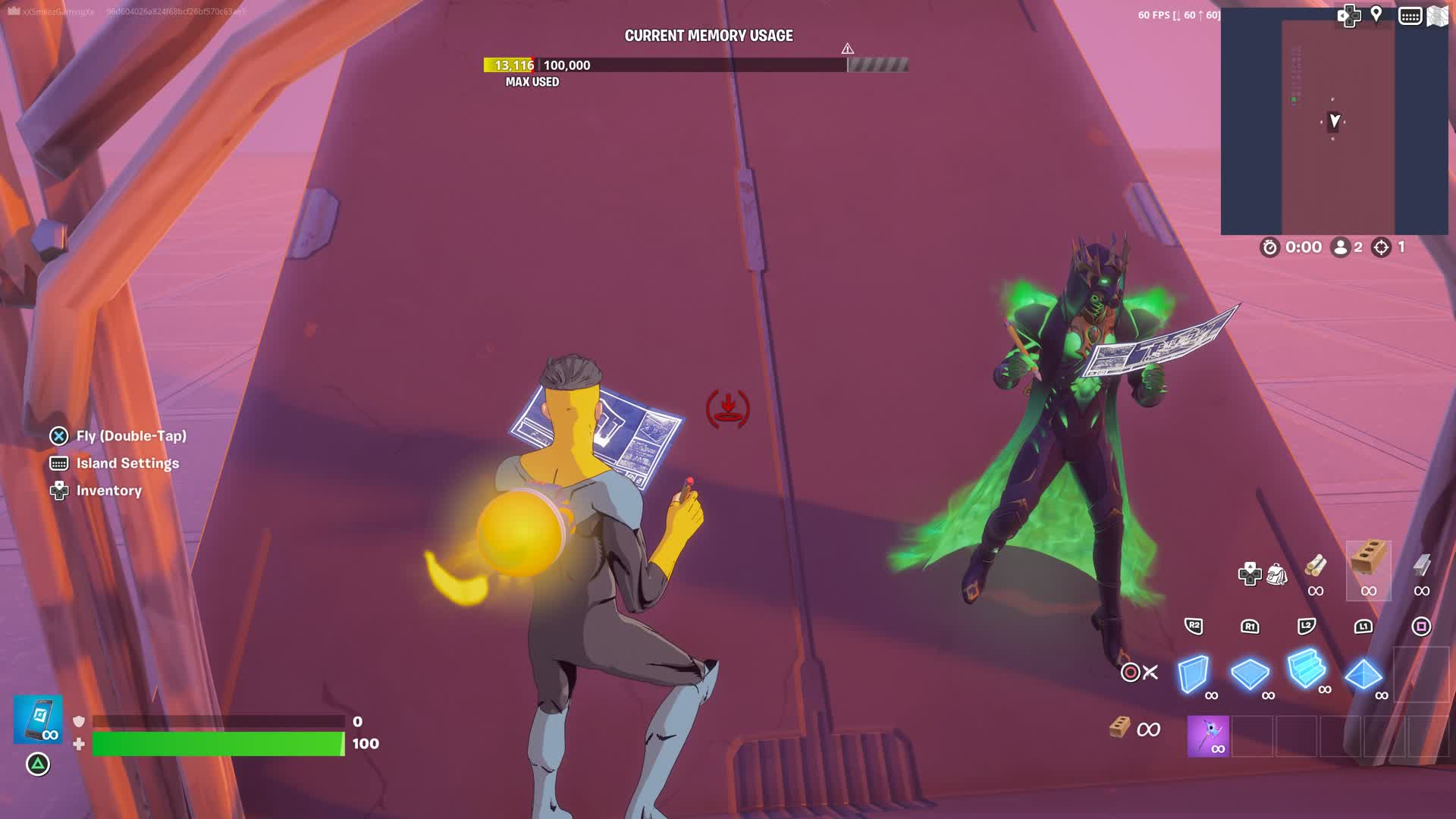This screenshot has height=819, width=1456.
Task: Open the minimap view
Action: 1334,121
